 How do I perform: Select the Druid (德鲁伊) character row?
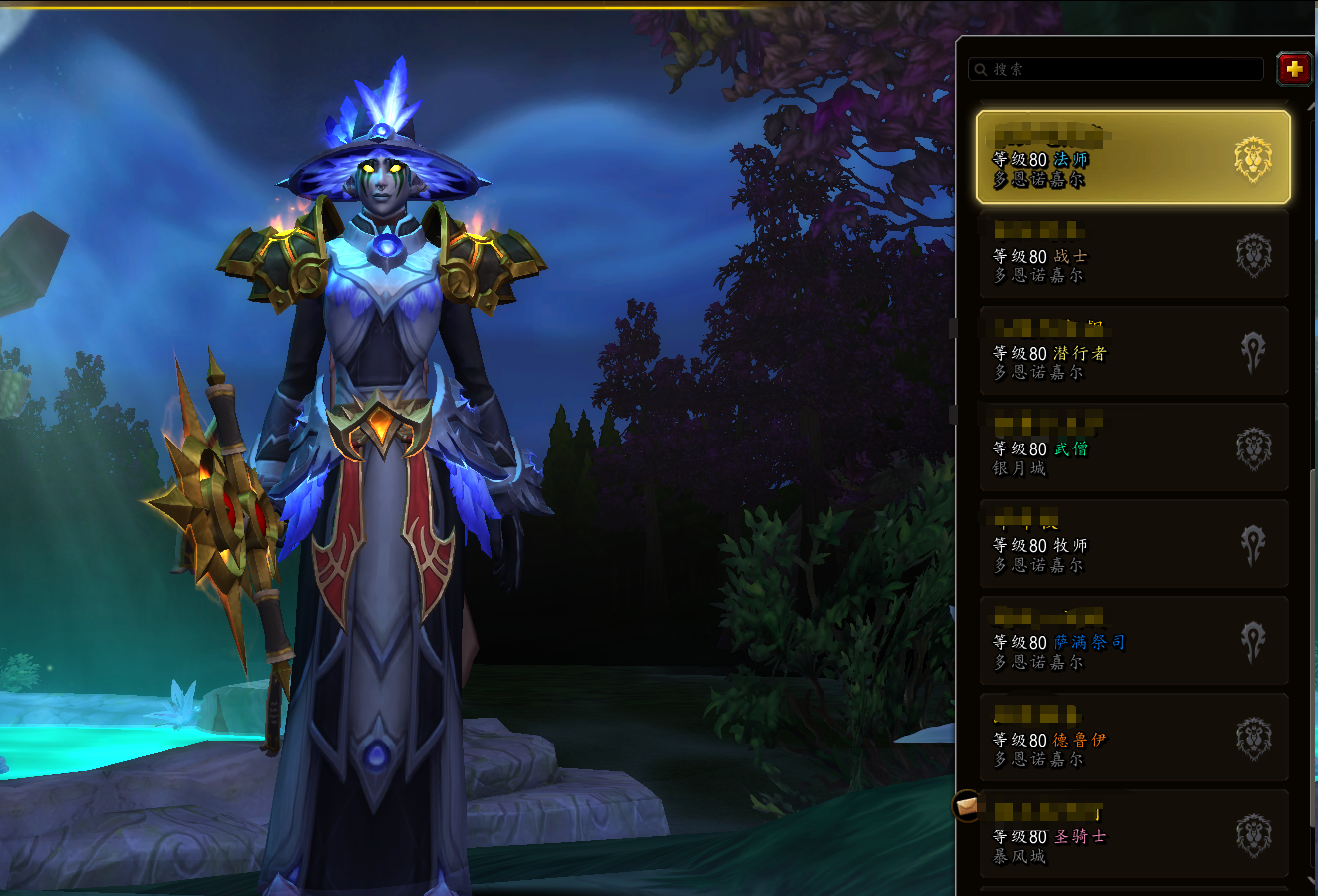pyautogui.click(x=1133, y=738)
